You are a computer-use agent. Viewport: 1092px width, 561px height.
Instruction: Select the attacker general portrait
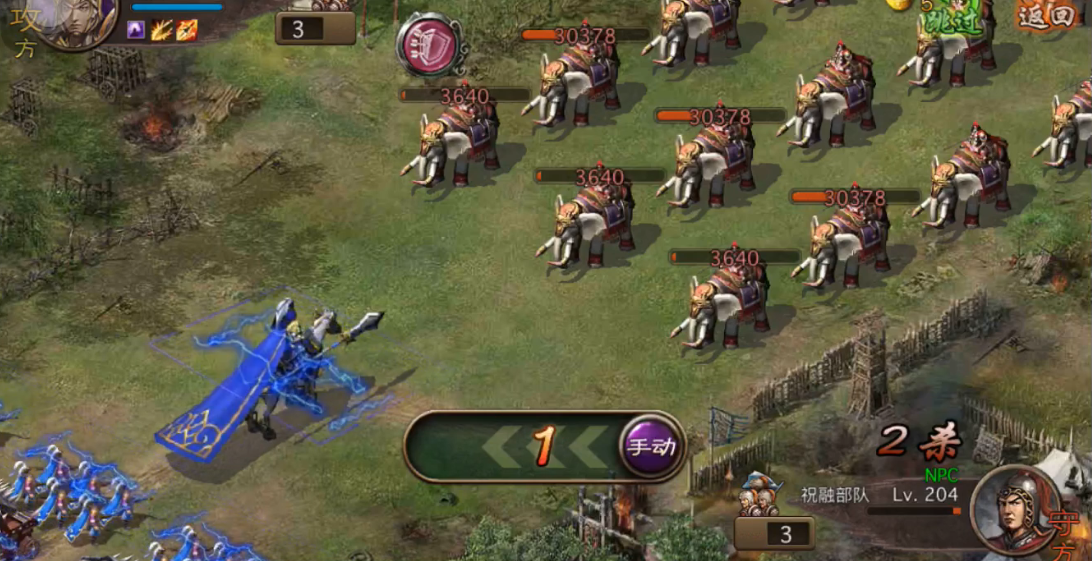[79, 20]
